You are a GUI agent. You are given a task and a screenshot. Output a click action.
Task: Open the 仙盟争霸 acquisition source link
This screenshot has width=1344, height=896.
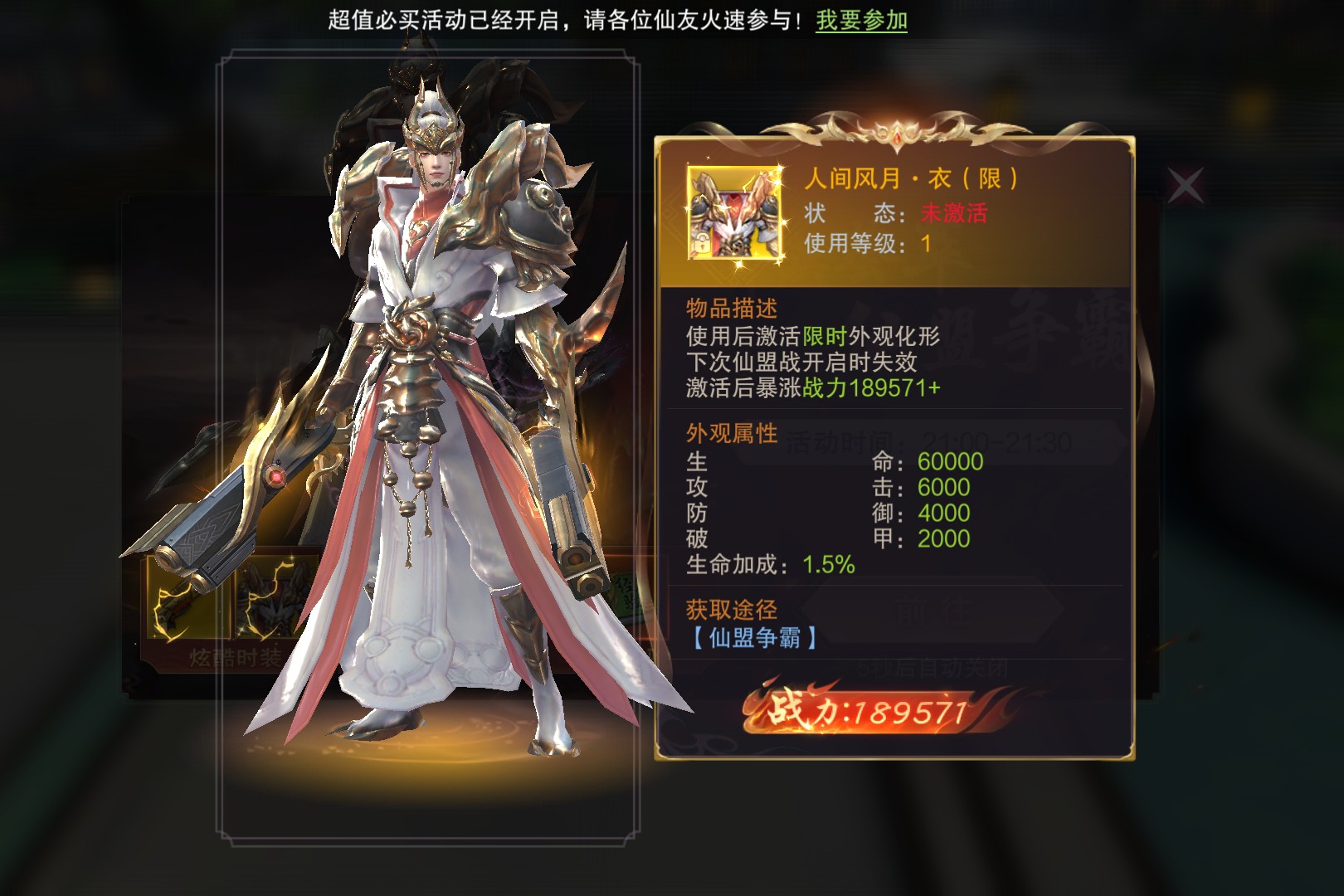point(754,637)
